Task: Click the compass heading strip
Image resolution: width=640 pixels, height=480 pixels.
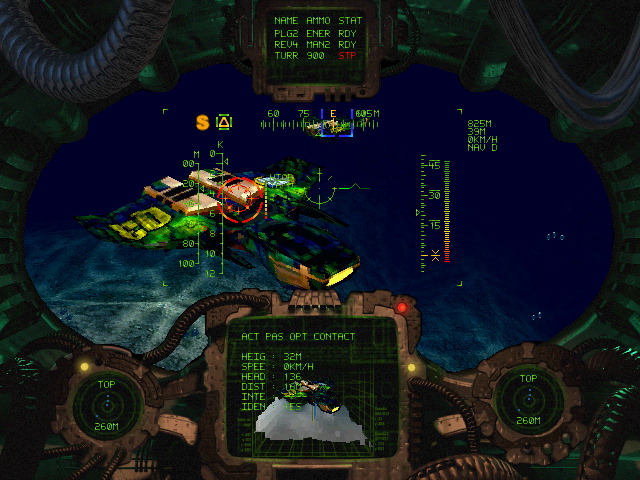Action: (320, 124)
